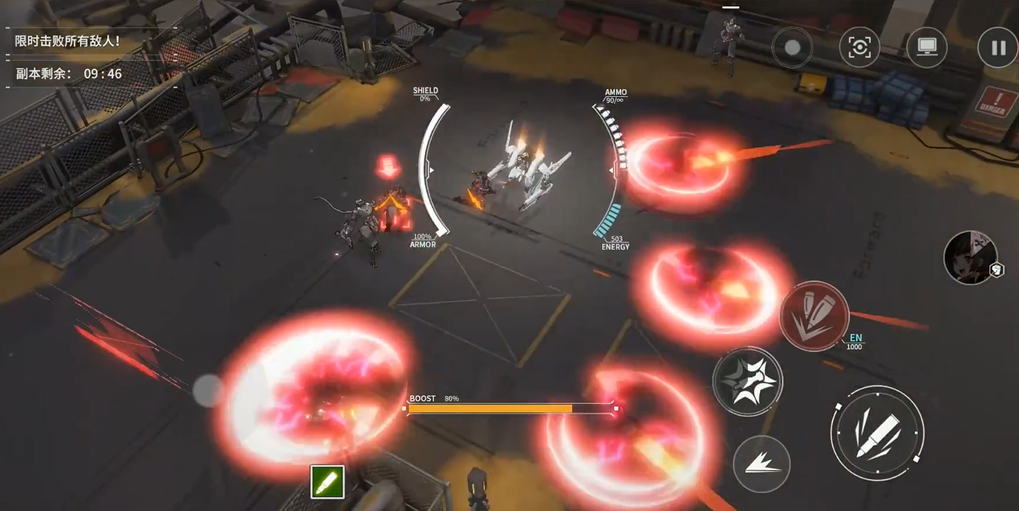This screenshot has height=511, width=1019.
Task: Tap the virtual movement joystick
Action: point(208,390)
